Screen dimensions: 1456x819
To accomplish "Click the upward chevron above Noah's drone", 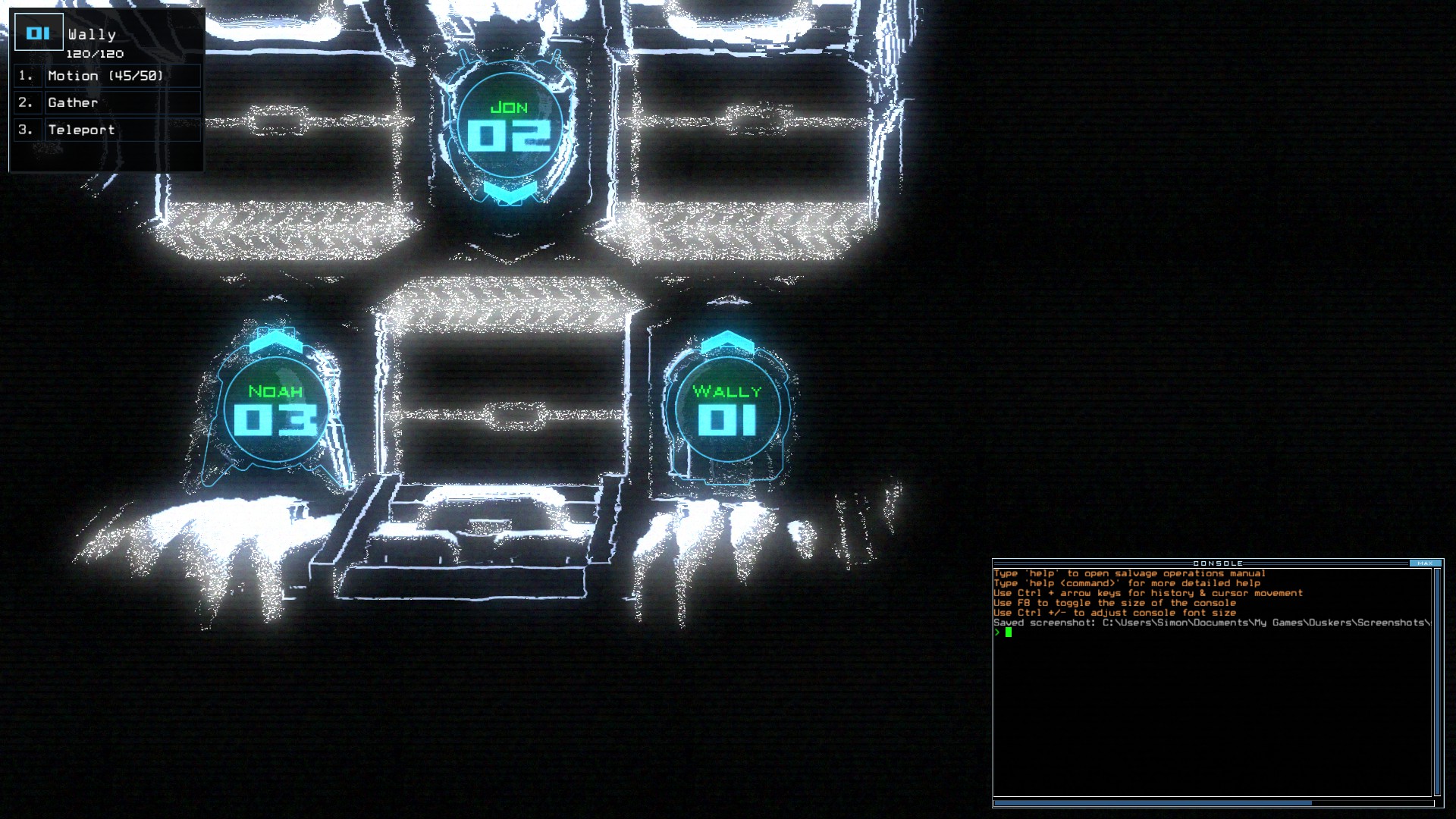I will 276,341.
